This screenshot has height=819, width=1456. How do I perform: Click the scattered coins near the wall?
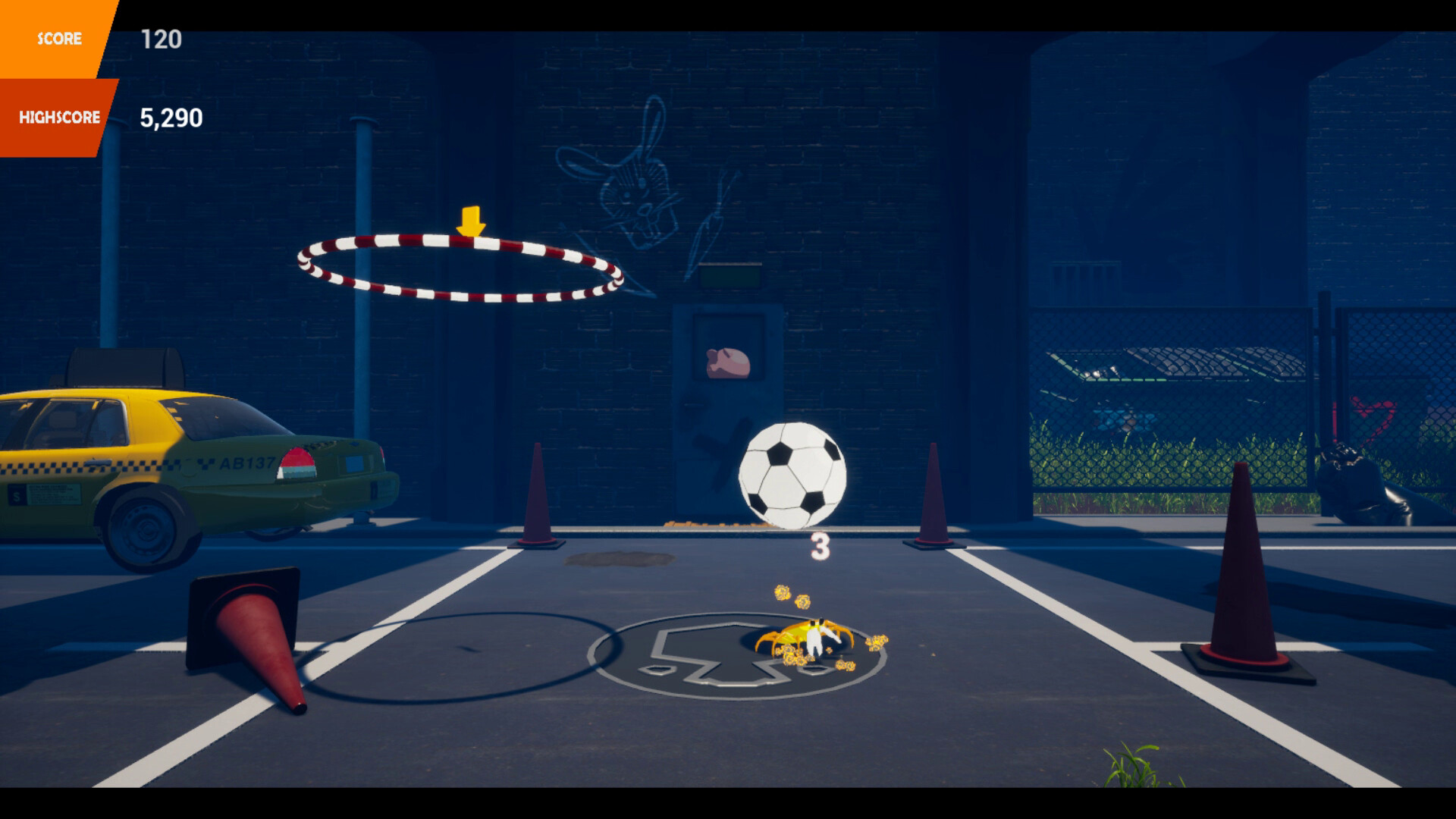pyautogui.click(x=709, y=523)
